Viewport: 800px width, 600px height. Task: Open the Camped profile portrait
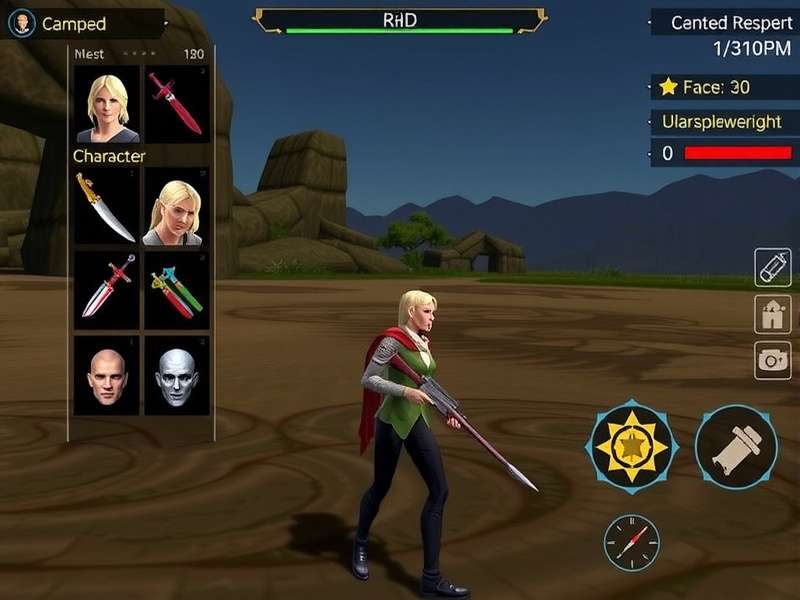(21, 24)
